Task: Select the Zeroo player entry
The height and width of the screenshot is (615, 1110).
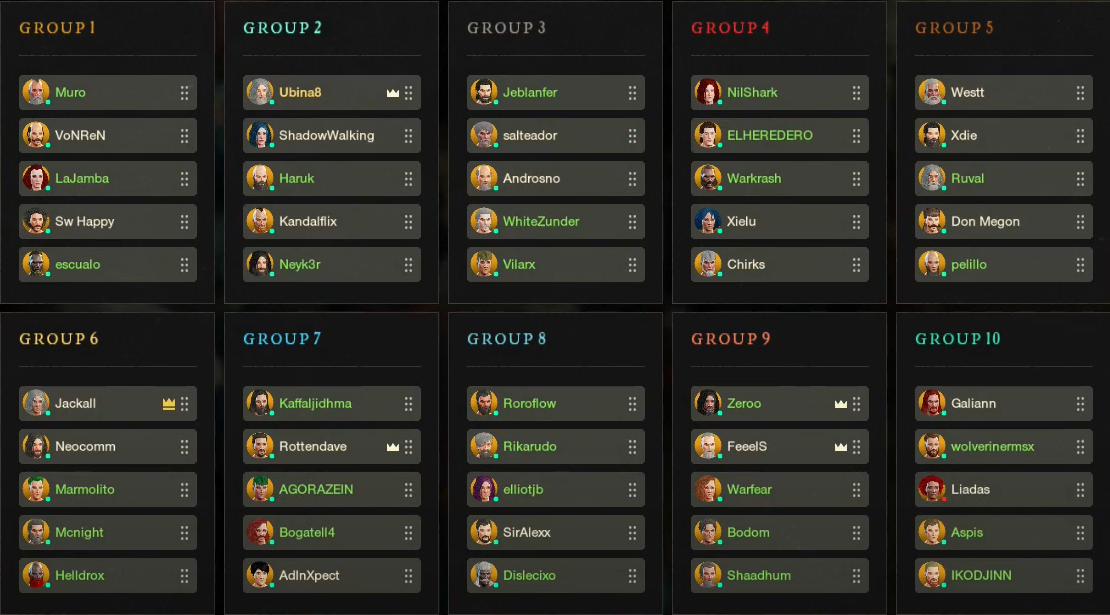Action: tap(760, 404)
